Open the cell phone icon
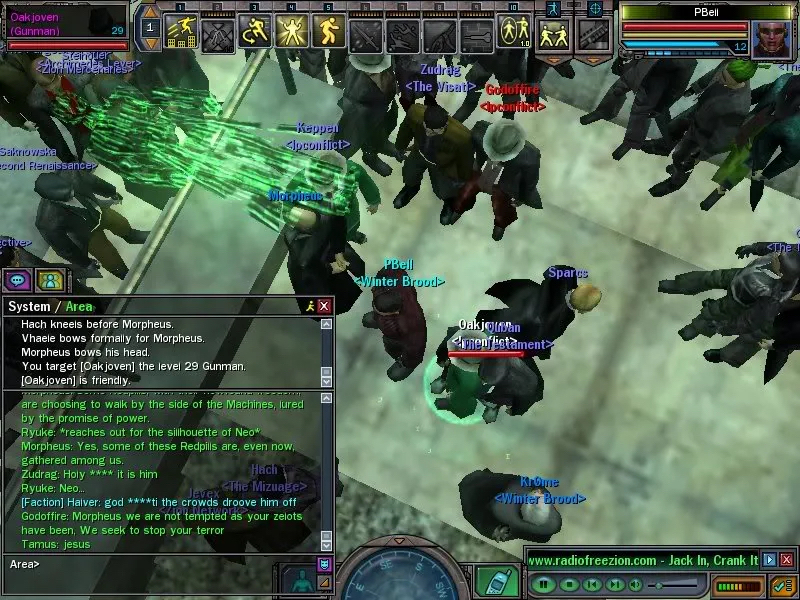The width and height of the screenshot is (800, 600). pyautogui.click(x=491, y=580)
